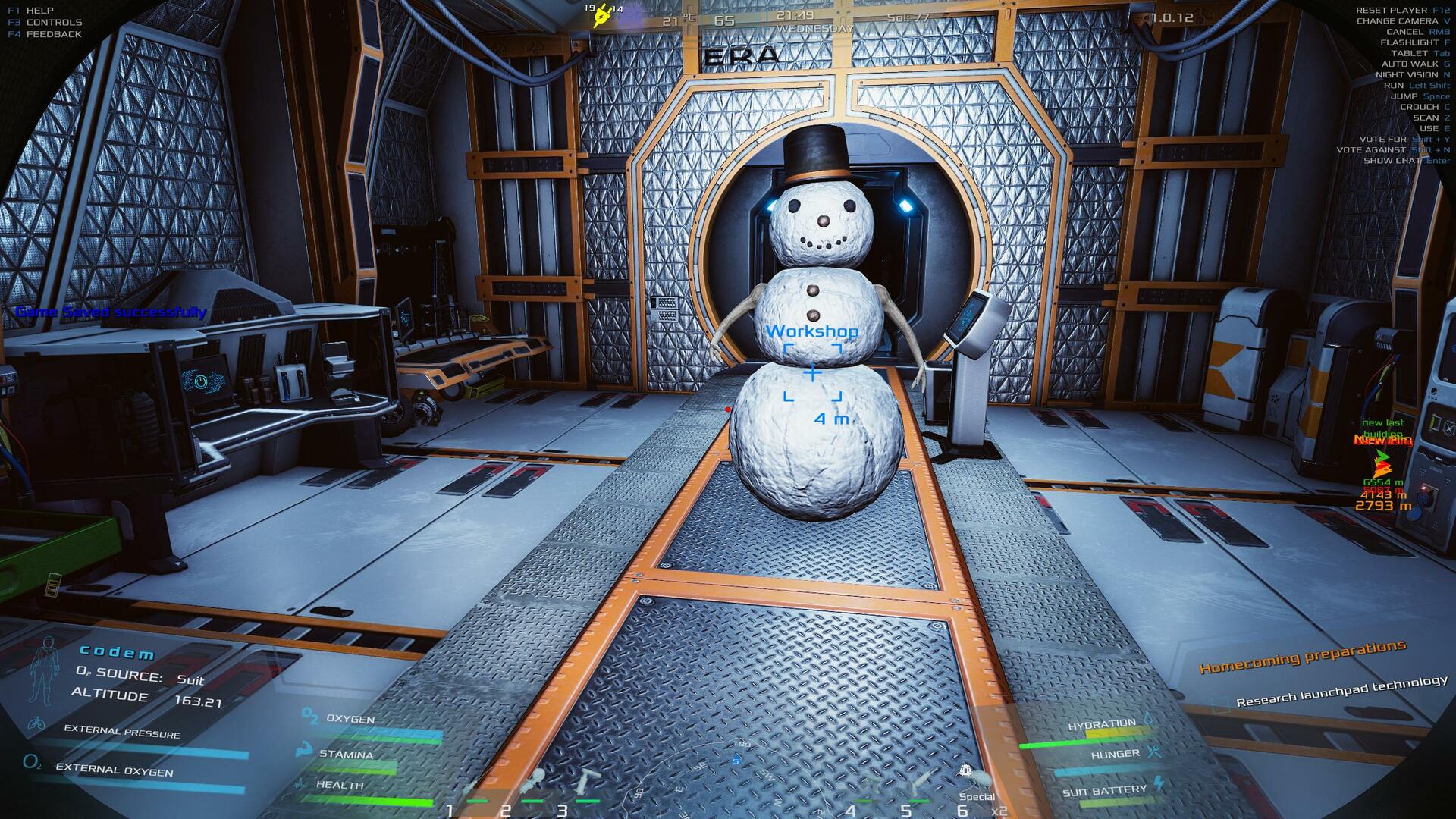
Task: Open the Homecoming preparations quest title
Action: click(1302, 657)
